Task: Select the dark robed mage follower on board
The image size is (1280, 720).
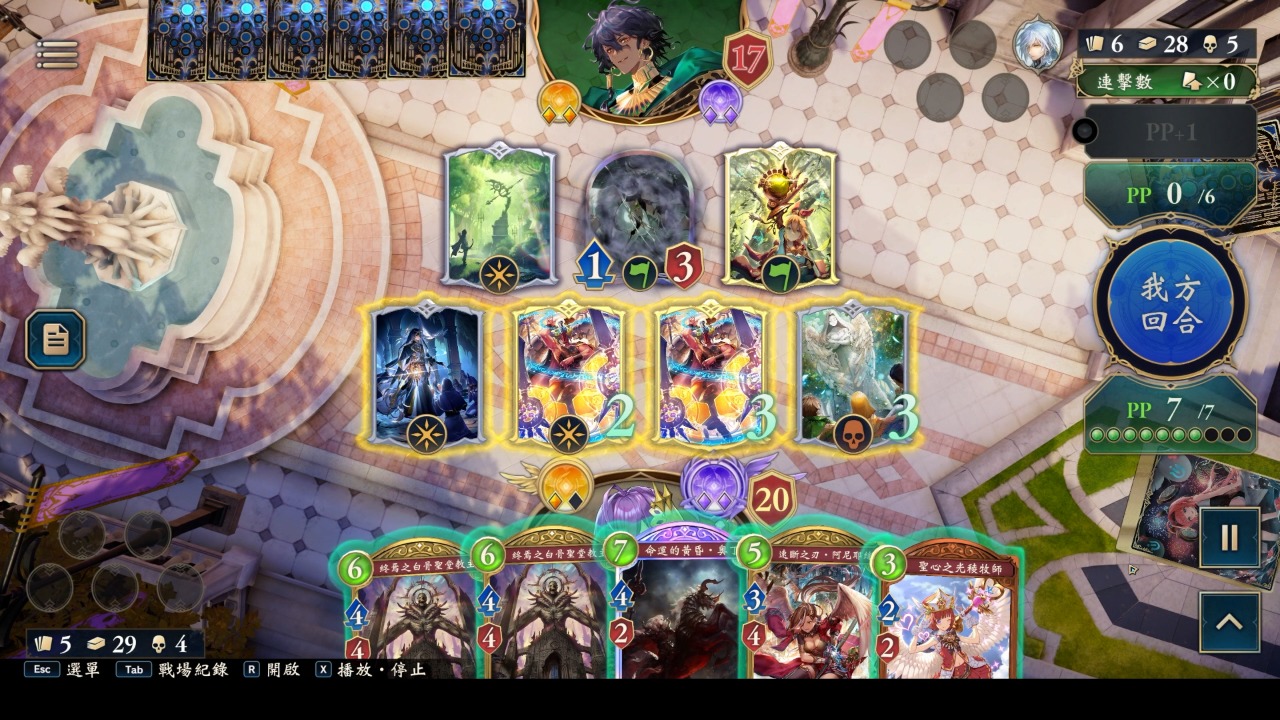Action: 427,375
